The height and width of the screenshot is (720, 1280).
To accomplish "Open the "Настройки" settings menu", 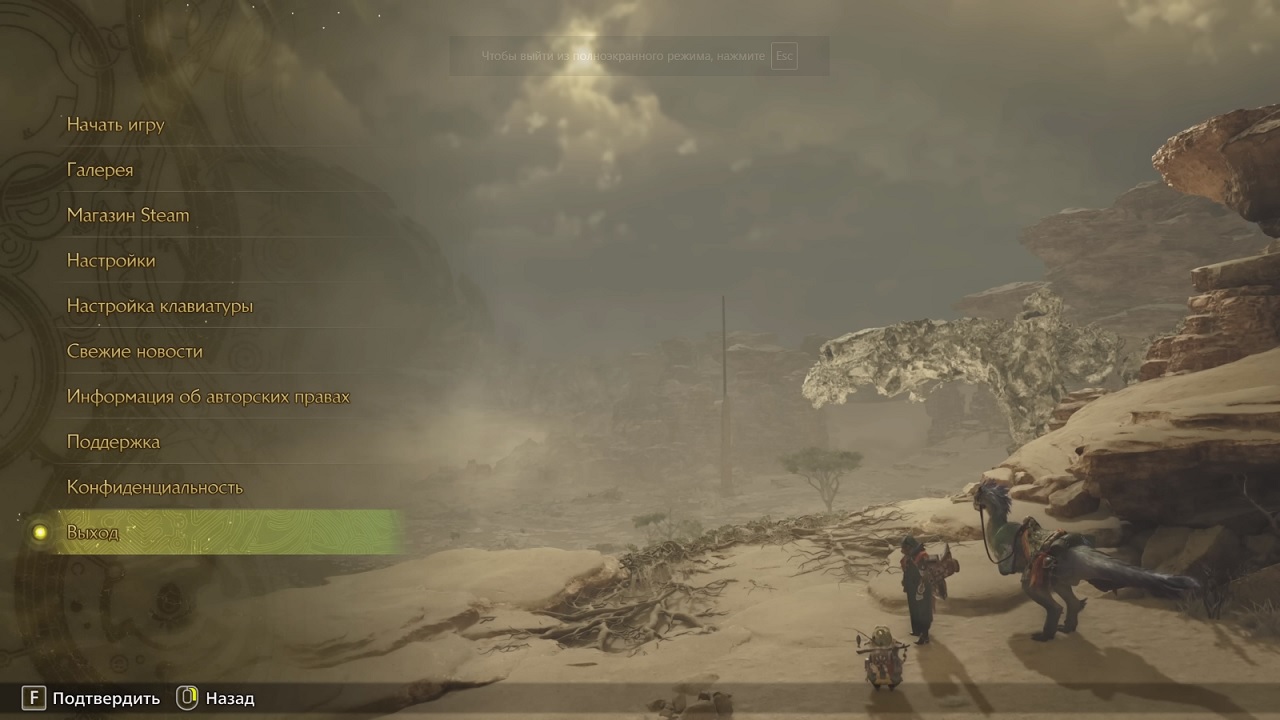I will pos(111,261).
